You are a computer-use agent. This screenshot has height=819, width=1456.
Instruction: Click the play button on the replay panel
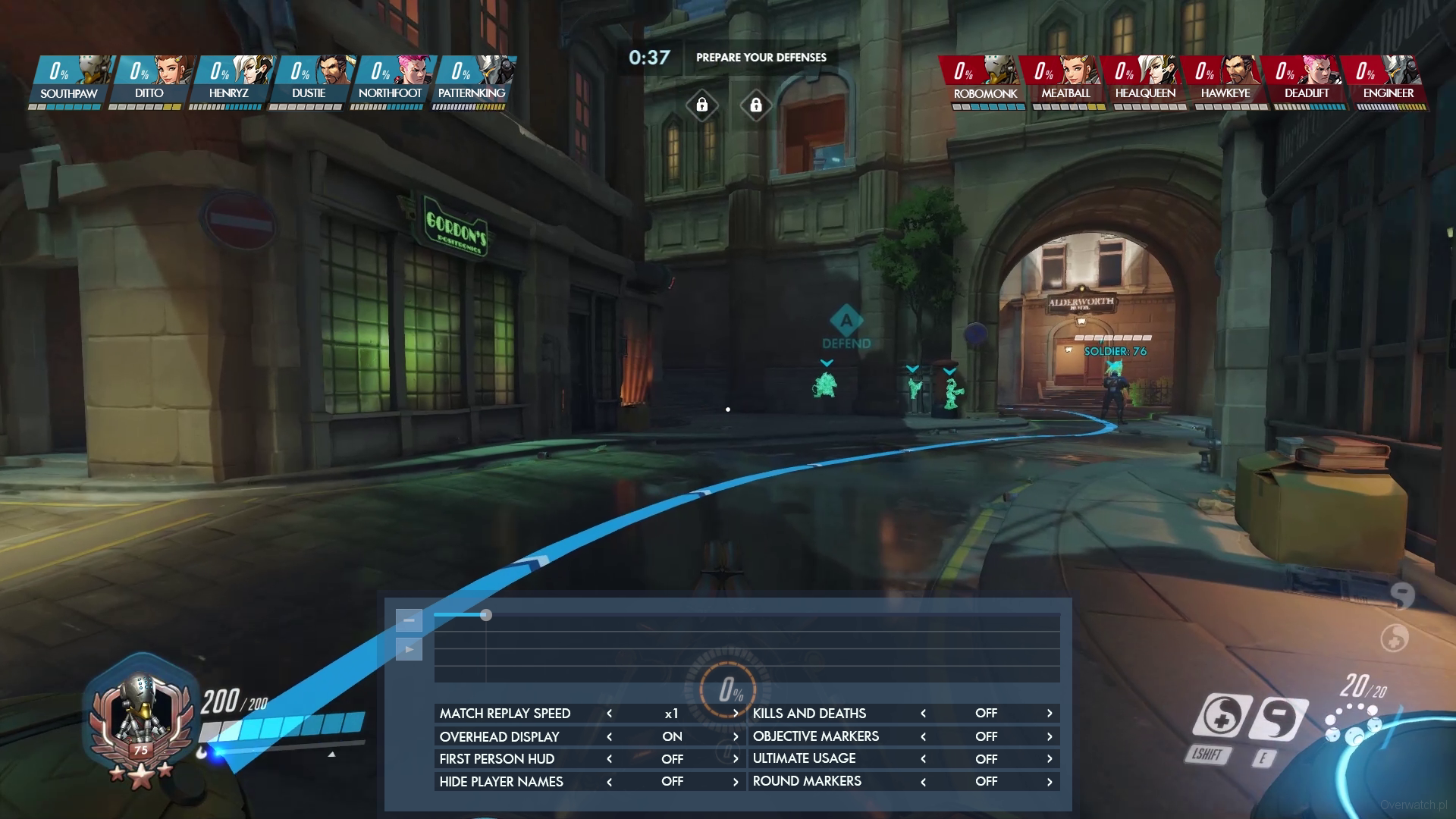[x=409, y=649]
